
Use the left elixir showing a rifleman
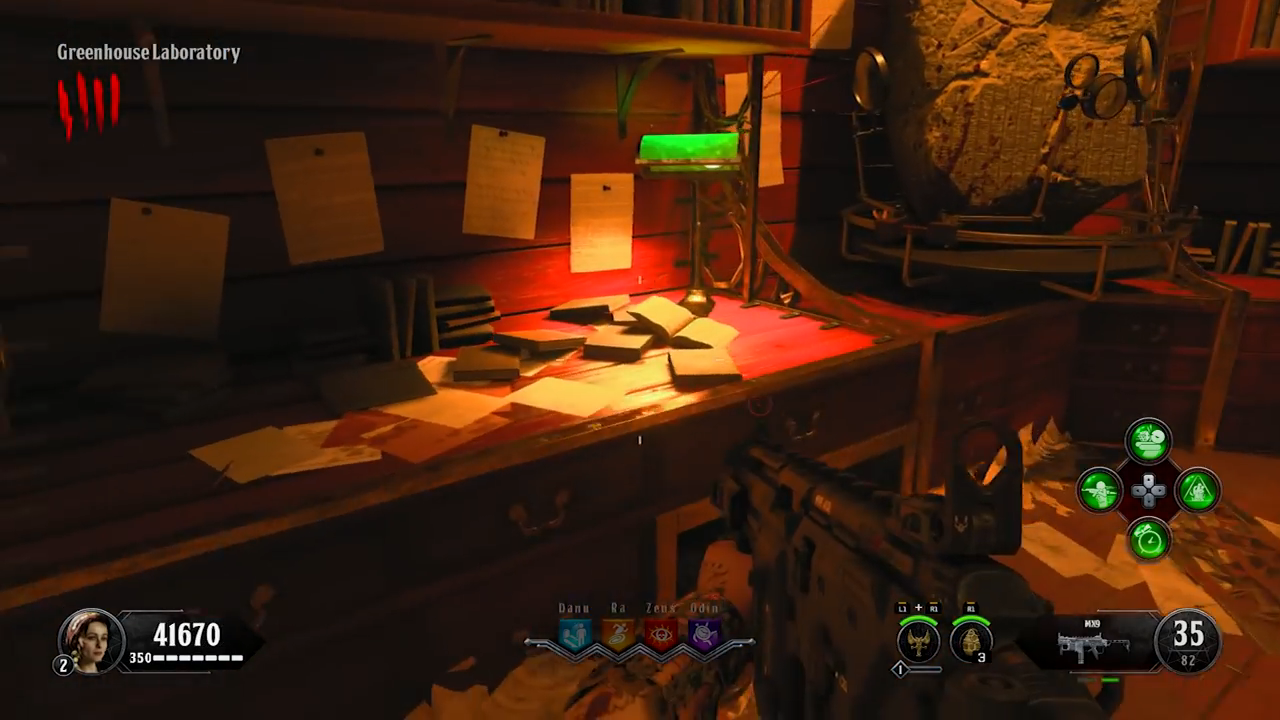coord(1099,491)
